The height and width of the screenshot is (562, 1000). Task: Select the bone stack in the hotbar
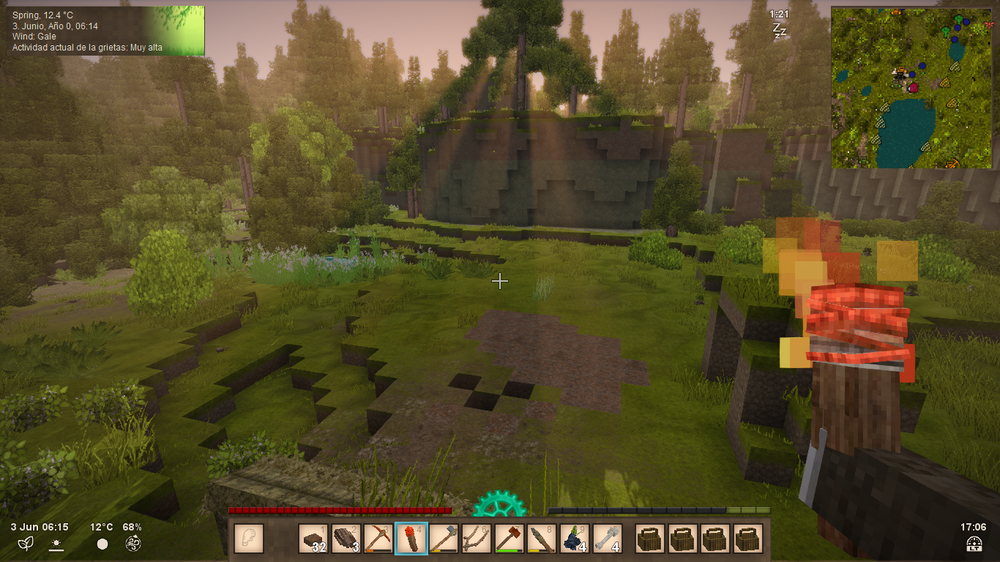(x=607, y=539)
